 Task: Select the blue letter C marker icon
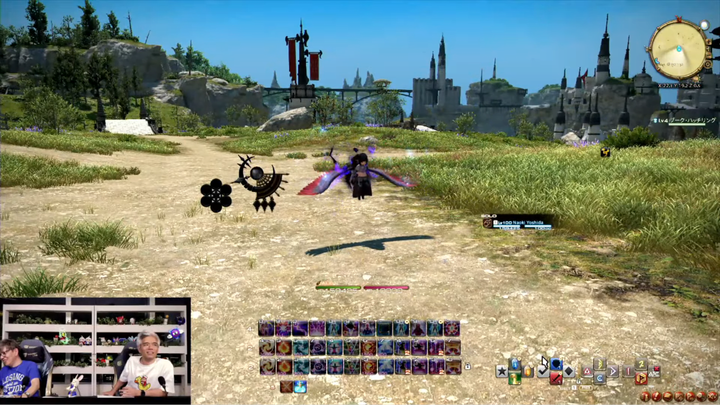pyautogui.click(x=600, y=378)
